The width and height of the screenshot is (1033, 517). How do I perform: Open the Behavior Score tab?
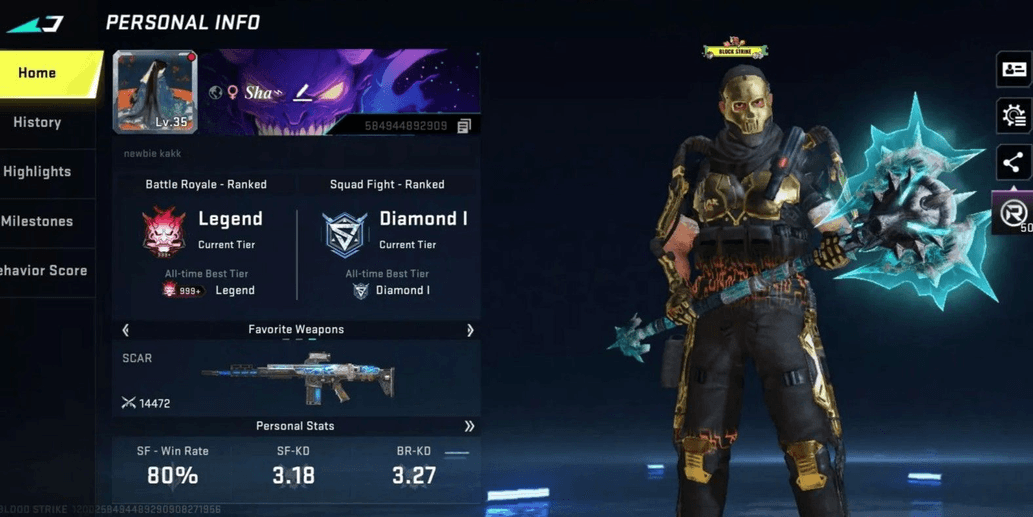(x=42, y=271)
